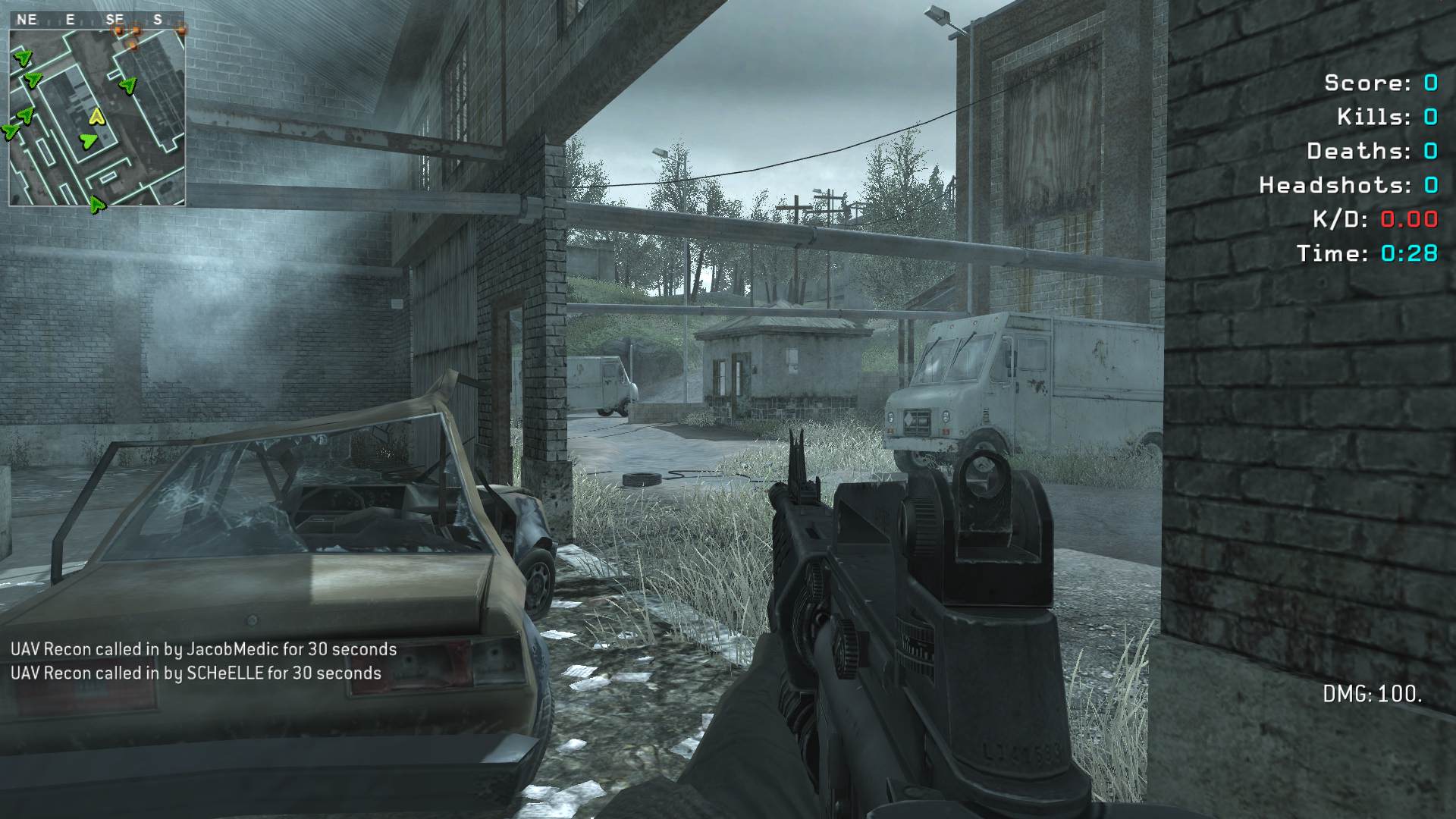Click the compass heading strip above minimap
This screenshot has width=1456, height=819.
click(97, 20)
